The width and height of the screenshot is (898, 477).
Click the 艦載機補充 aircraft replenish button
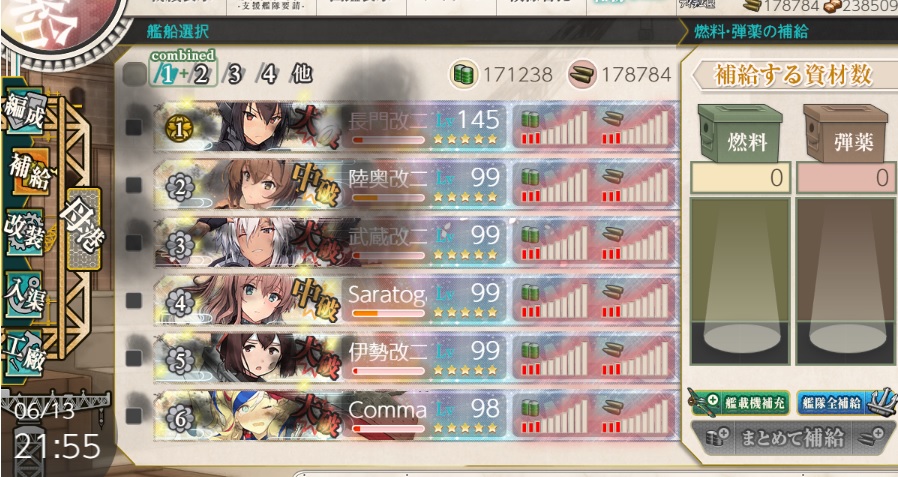point(738,403)
